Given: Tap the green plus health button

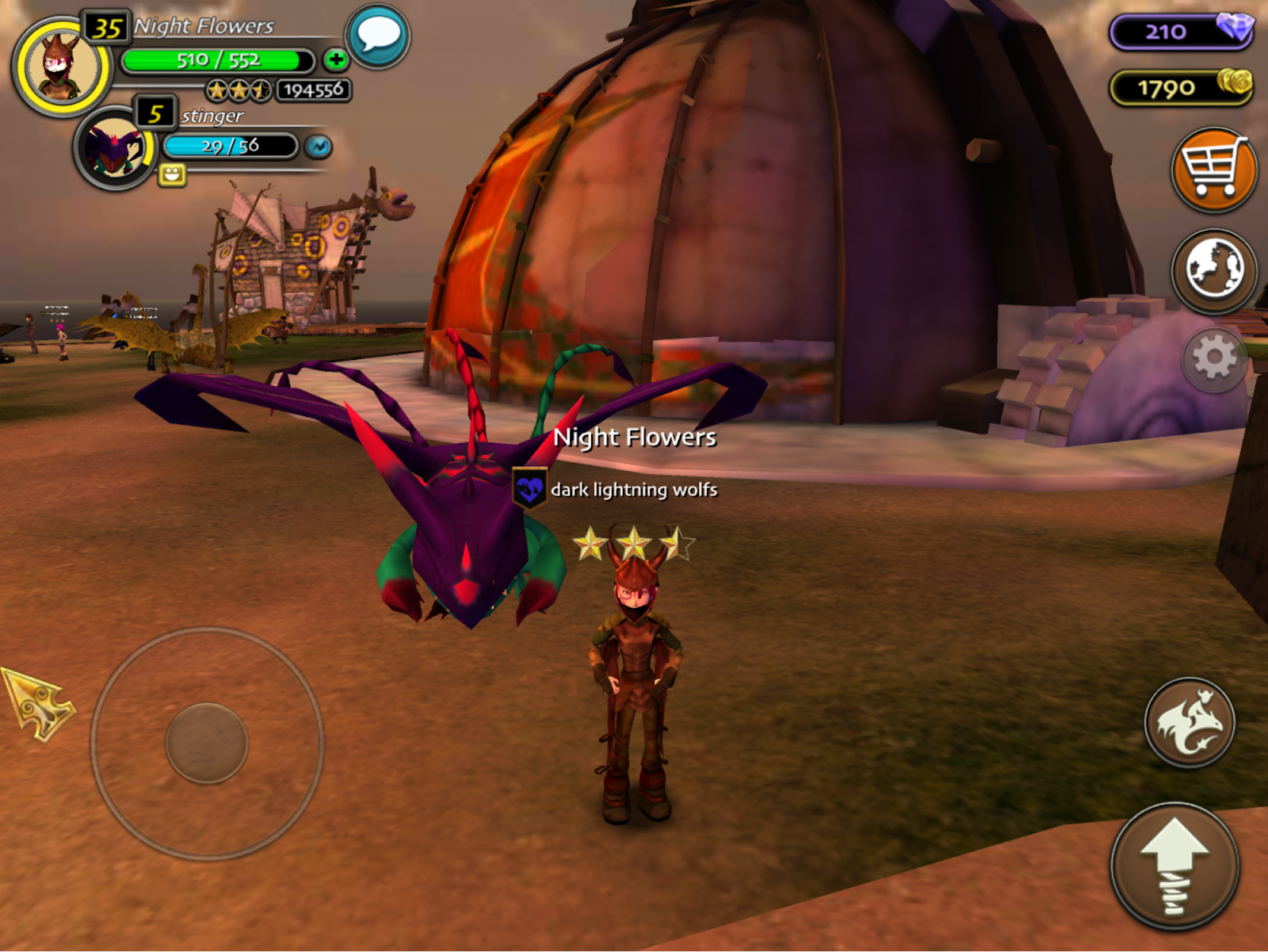Looking at the screenshot, I should [336, 59].
